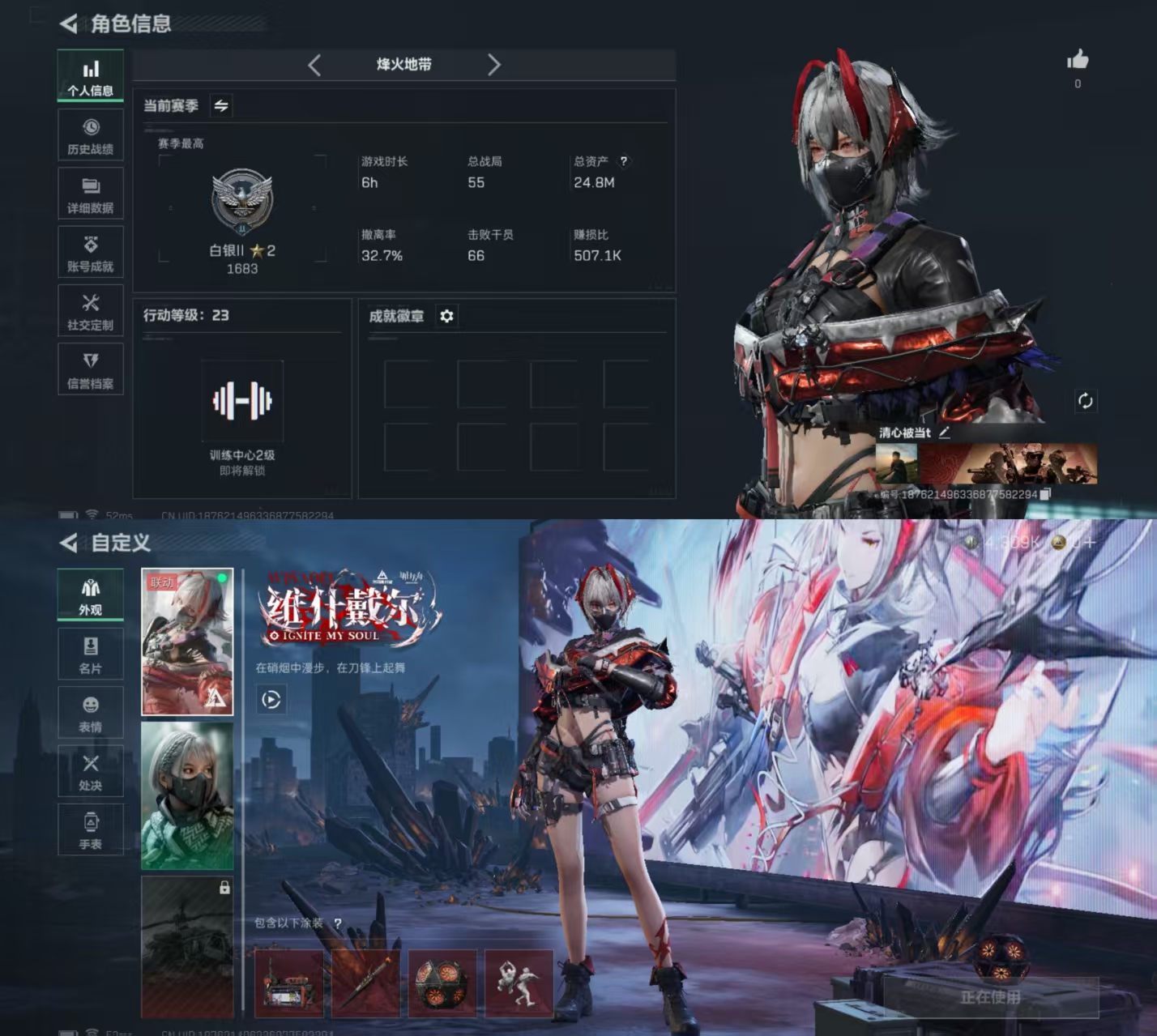Screen dimensions: 1157x1036
Task: Open the 表情 emote customization section
Action: [x=90, y=711]
